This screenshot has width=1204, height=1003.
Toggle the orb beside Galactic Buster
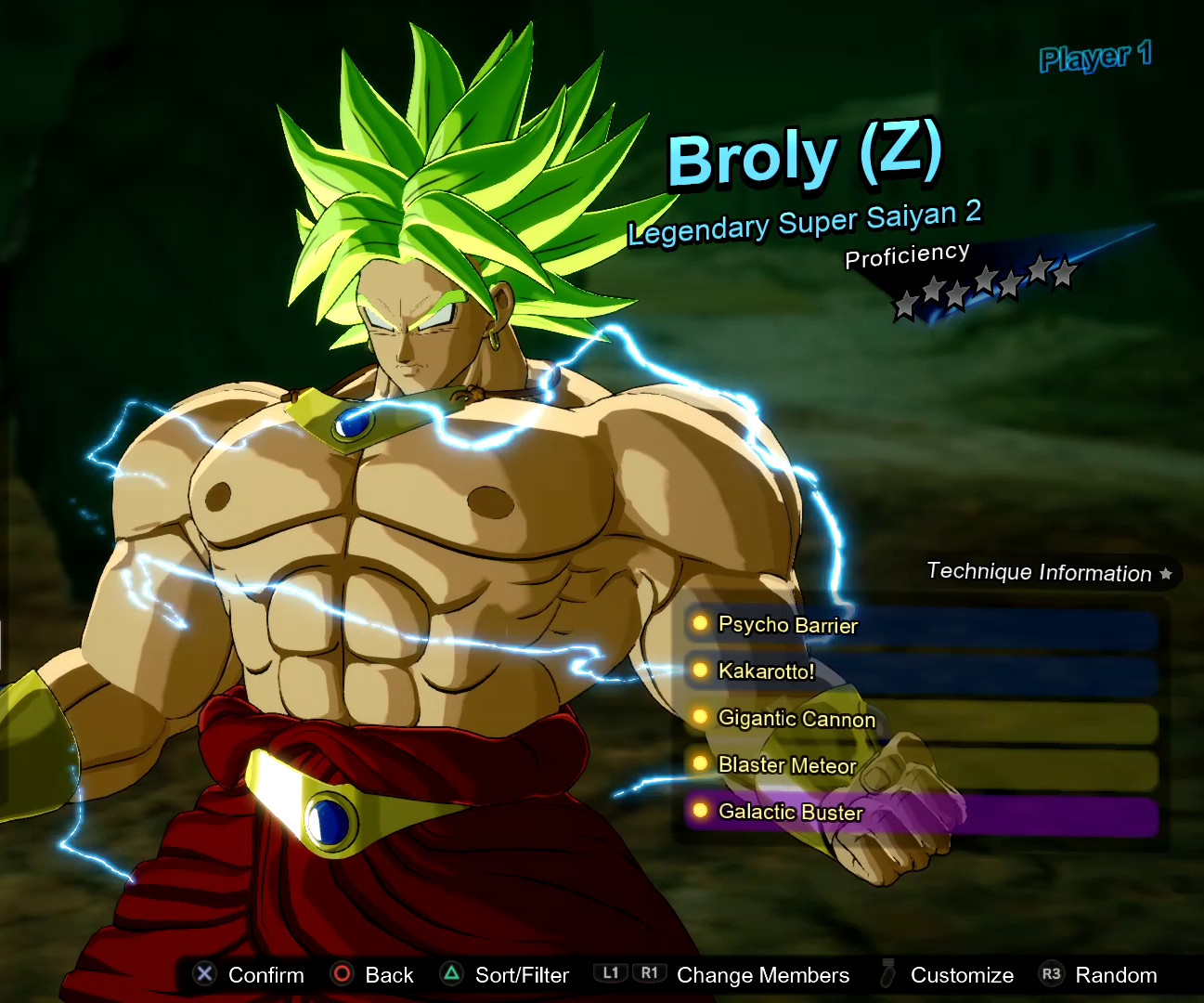[x=699, y=811]
